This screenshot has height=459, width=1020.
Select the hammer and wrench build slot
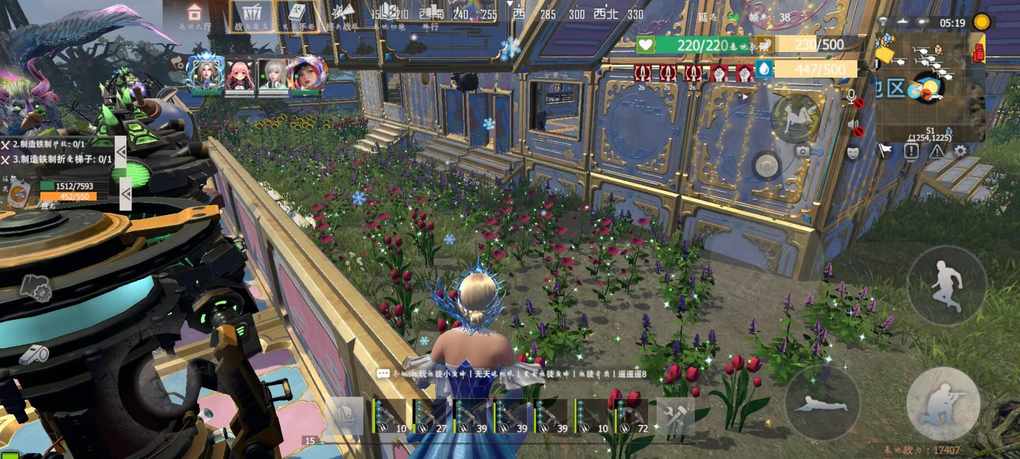[x=676, y=417]
